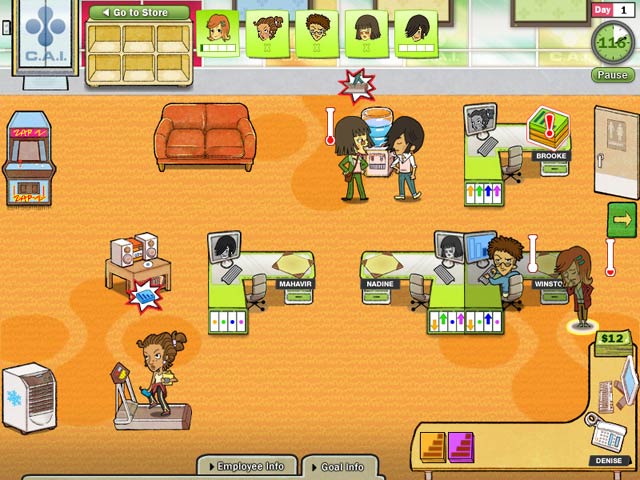Pick up the purple paperwork stack
The image size is (640, 480).
(x=461, y=446)
